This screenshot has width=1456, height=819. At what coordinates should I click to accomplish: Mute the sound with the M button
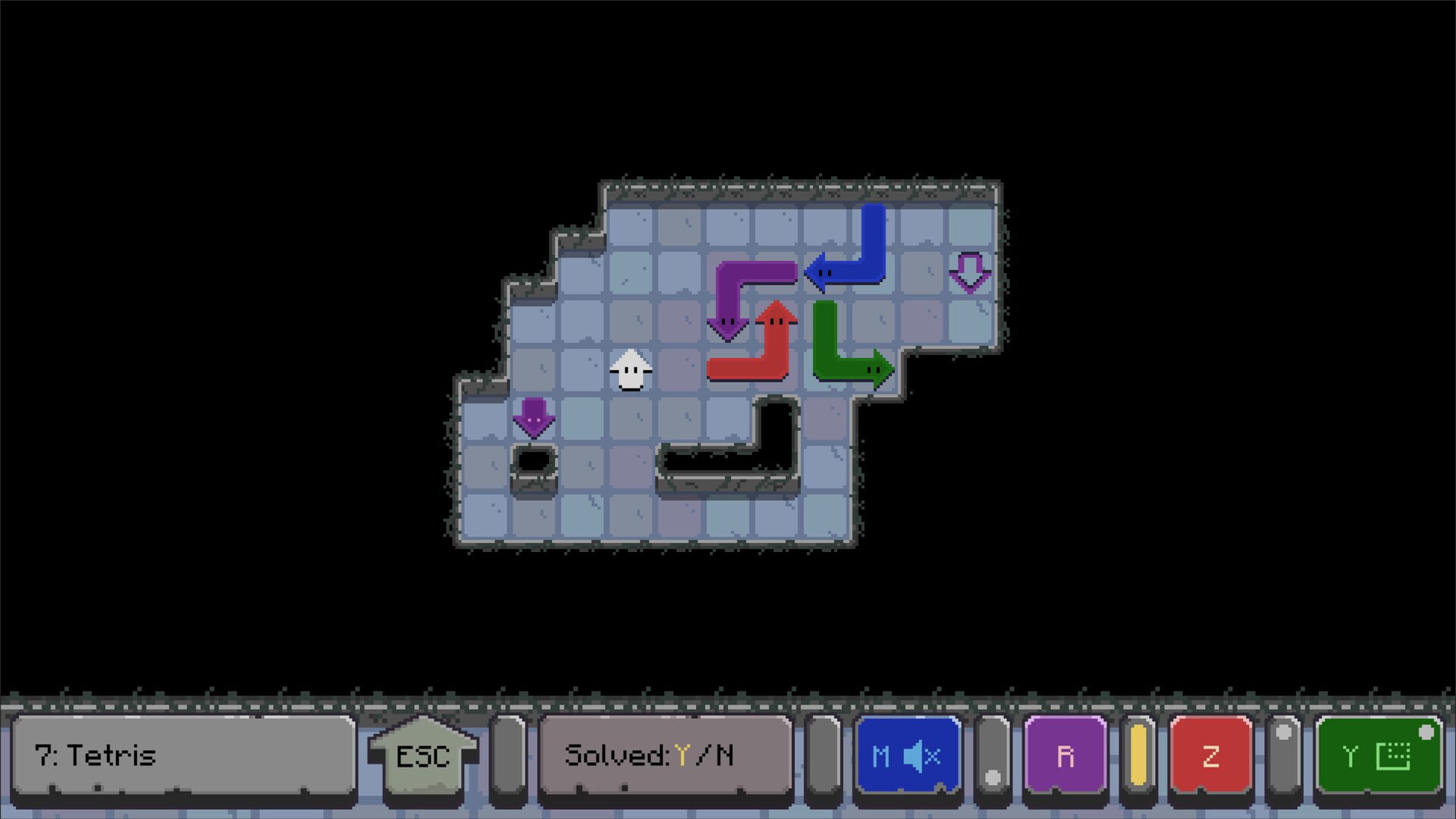pyautogui.click(x=910, y=756)
